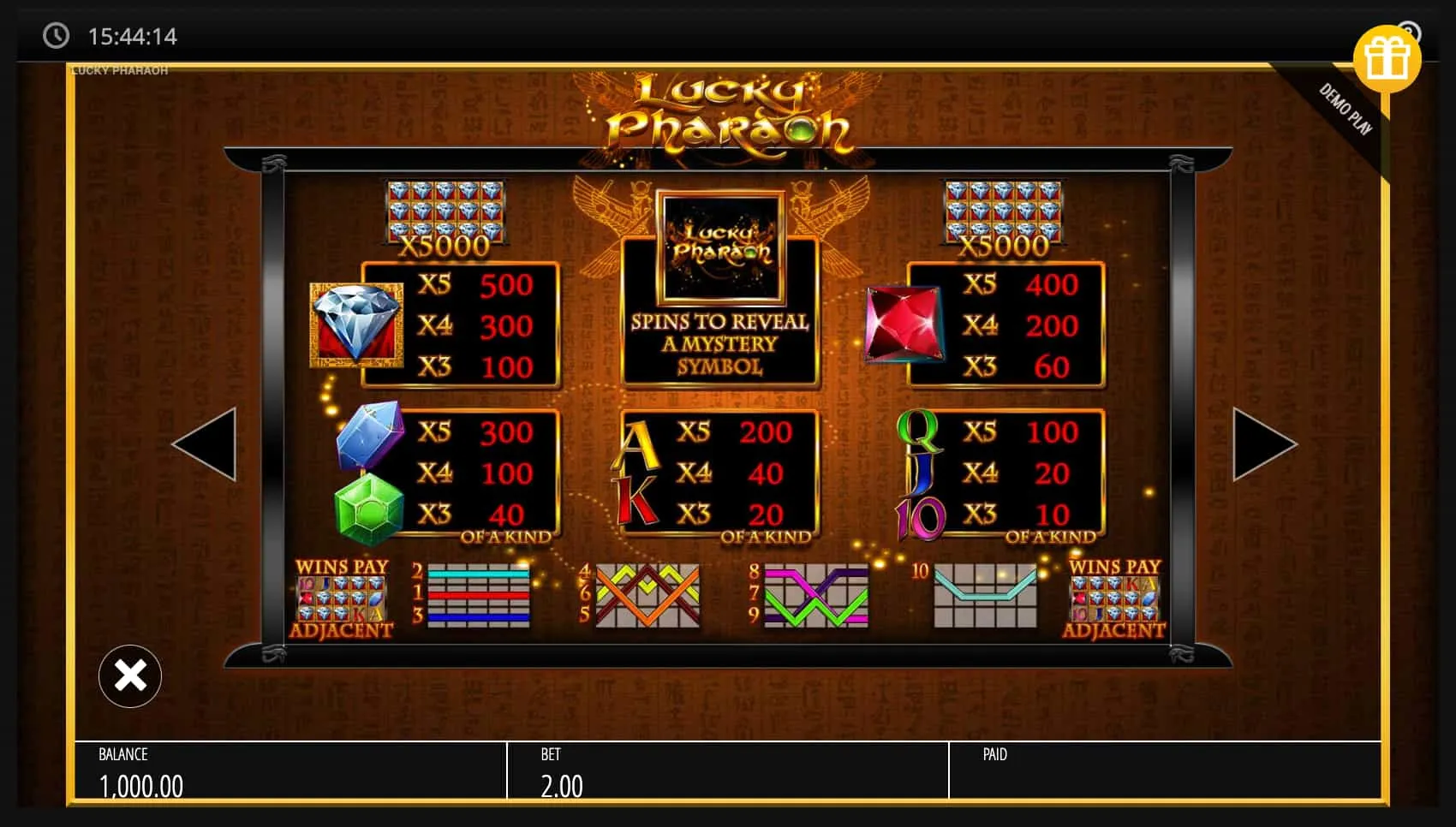
Task: Click the diamond grid above X5000 payout
Action: [445, 210]
